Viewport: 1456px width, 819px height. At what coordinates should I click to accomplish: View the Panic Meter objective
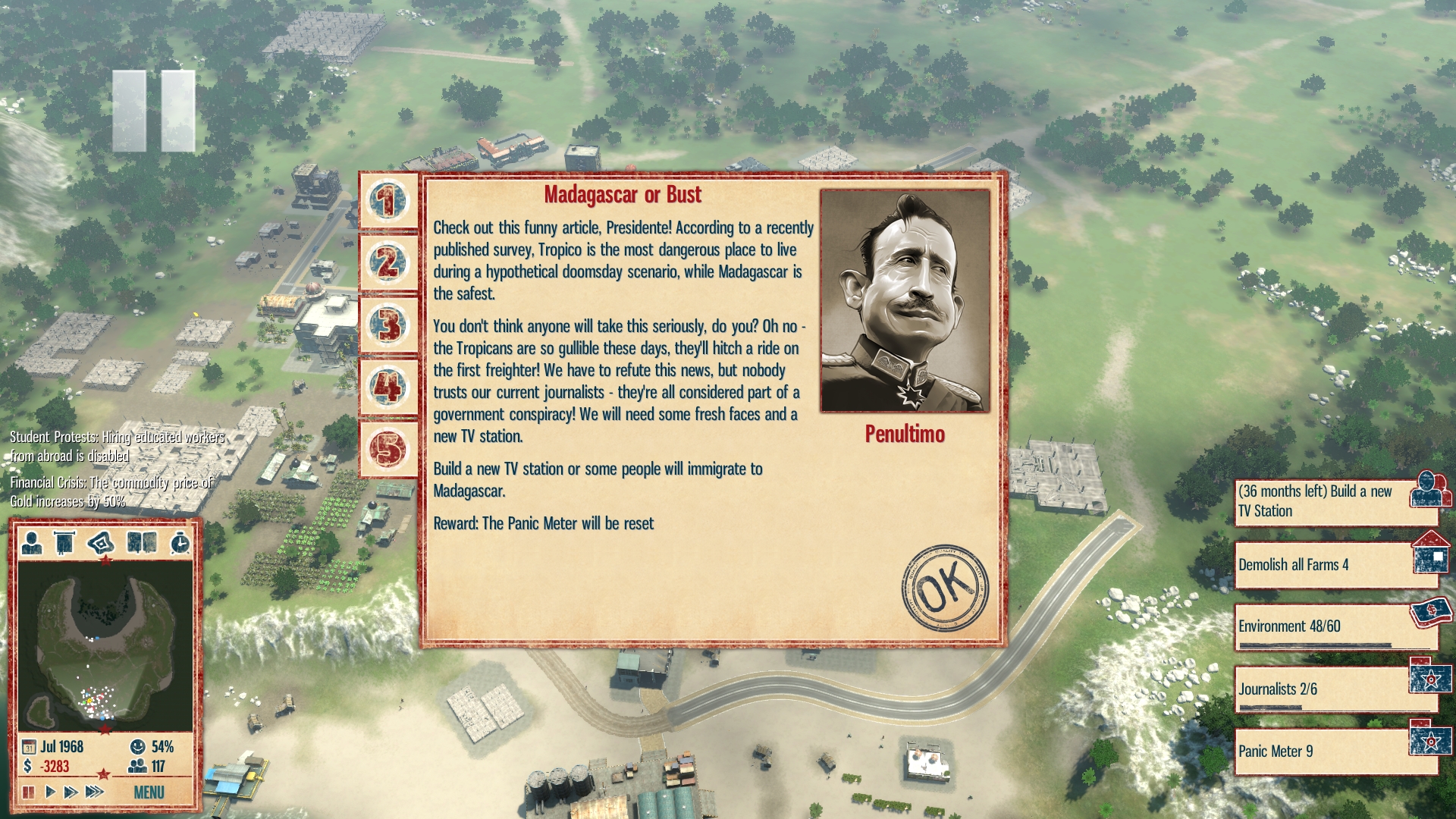click(x=1335, y=752)
